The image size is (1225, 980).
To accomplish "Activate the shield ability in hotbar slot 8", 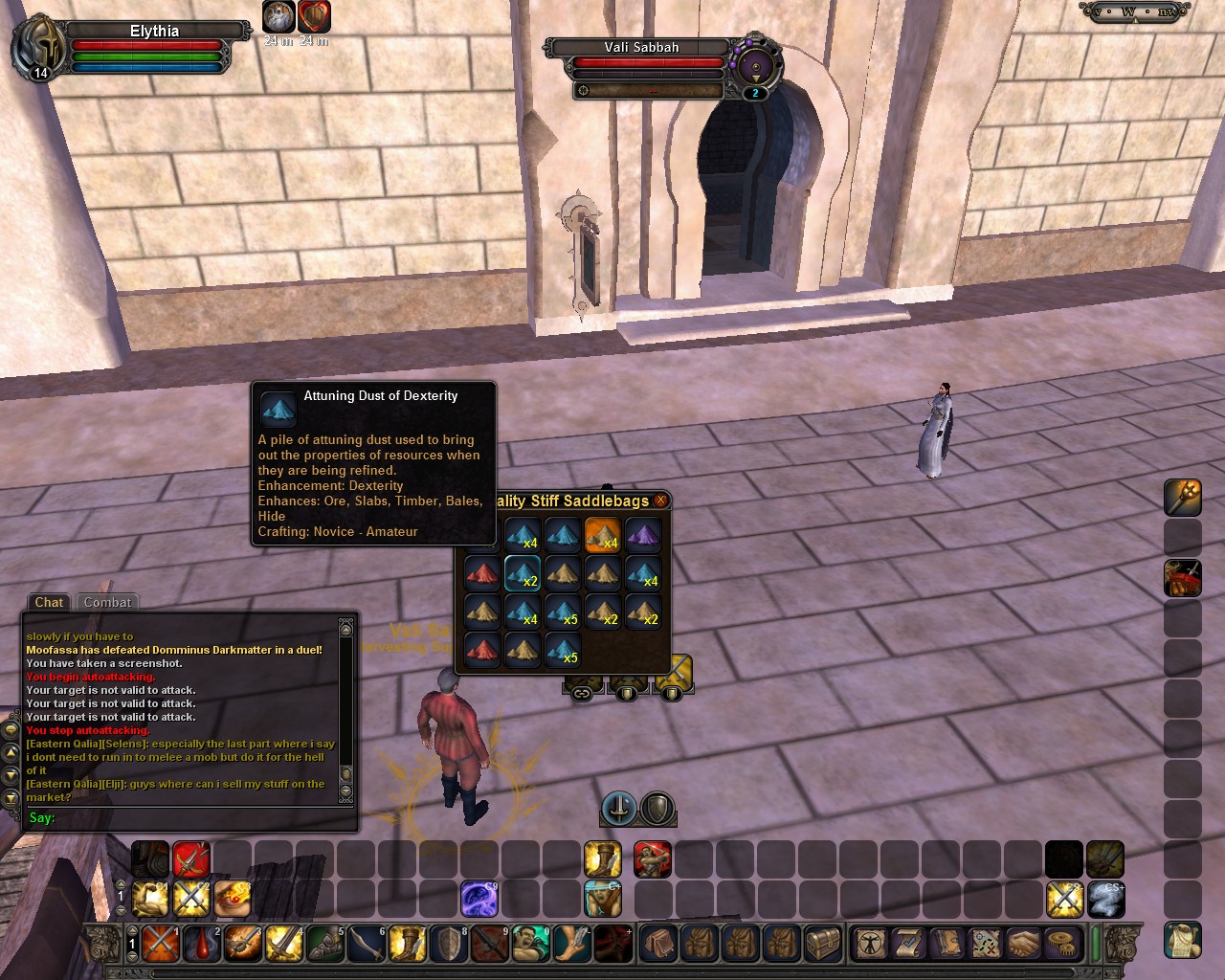I will pyautogui.click(x=449, y=944).
